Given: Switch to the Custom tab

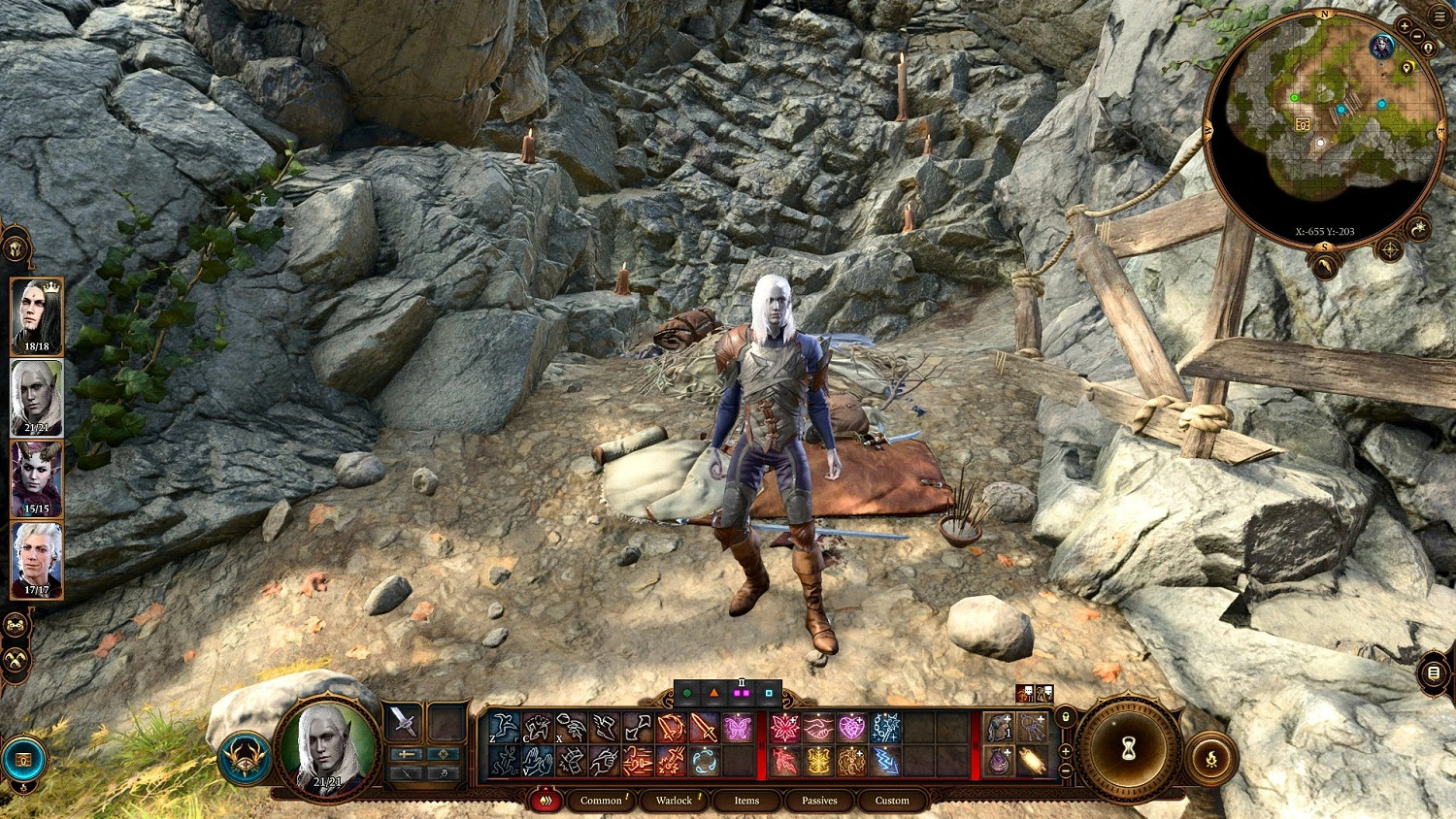Looking at the screenshot, I should [x=892, y=801].
